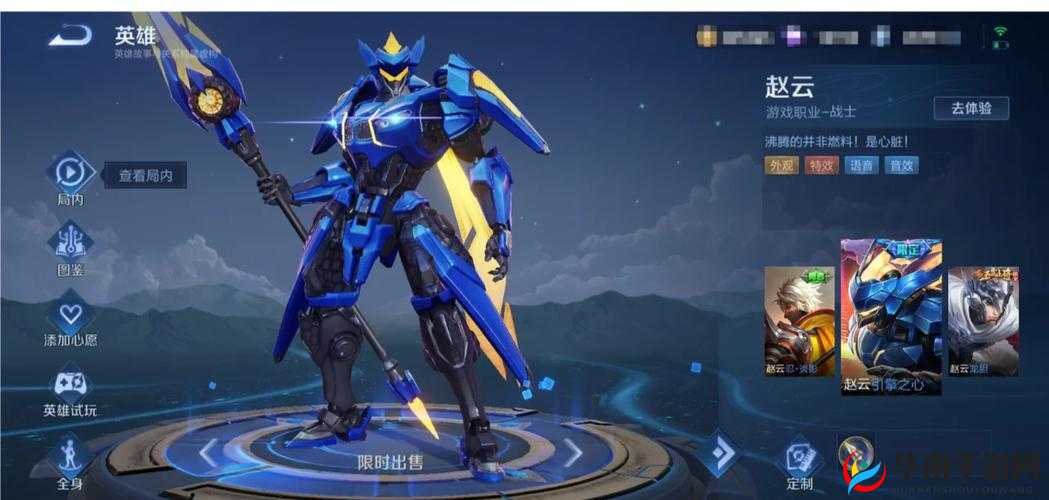
Task: Select the 音效 tag
Action: pos(901,166)
